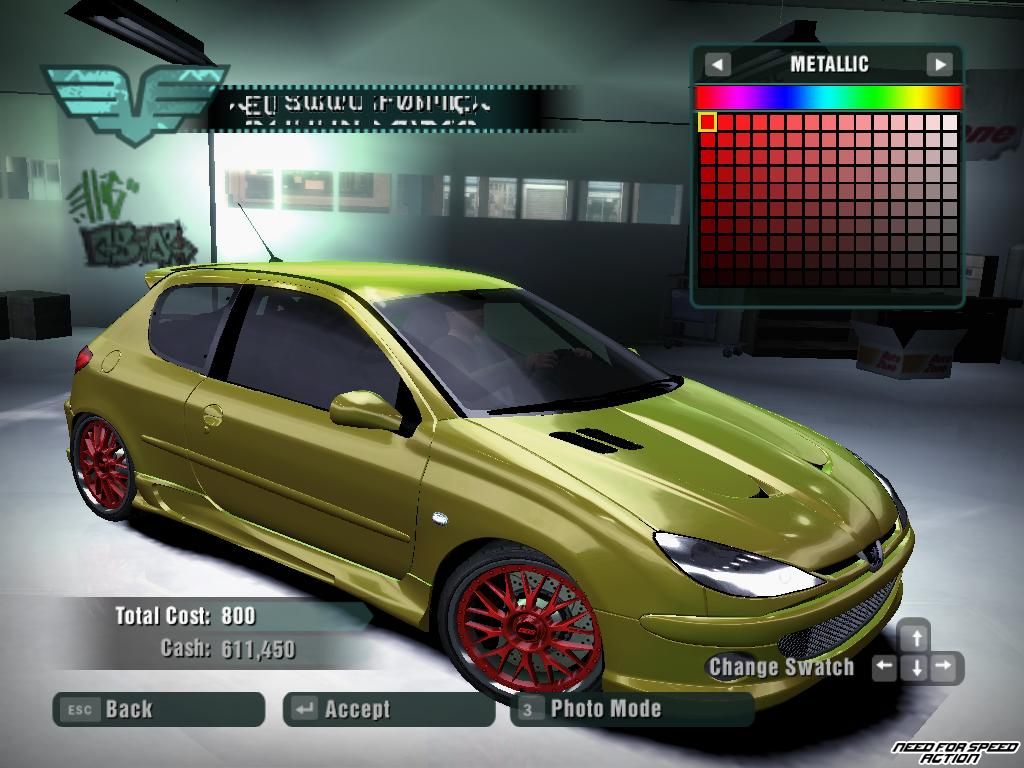Click the Change Swatch left arrow

(884, 667)
